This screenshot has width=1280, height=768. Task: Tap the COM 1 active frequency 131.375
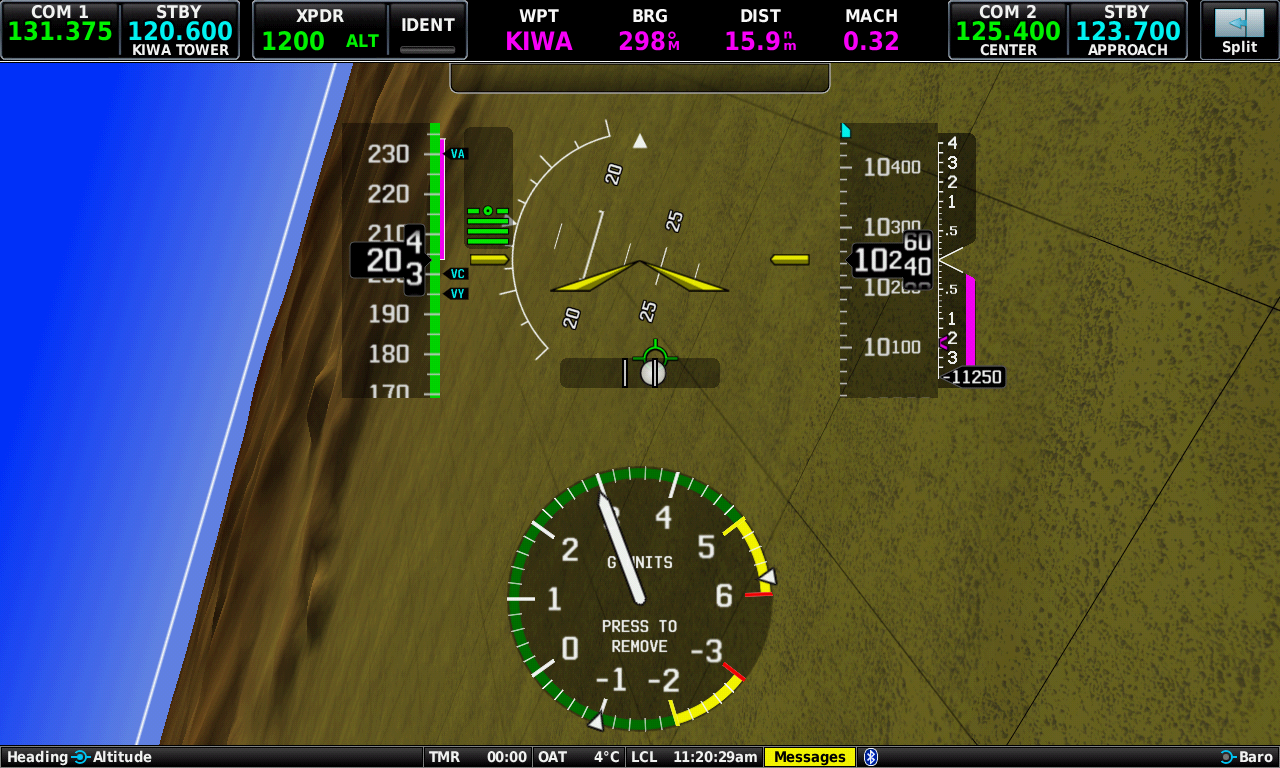[60, 30]
